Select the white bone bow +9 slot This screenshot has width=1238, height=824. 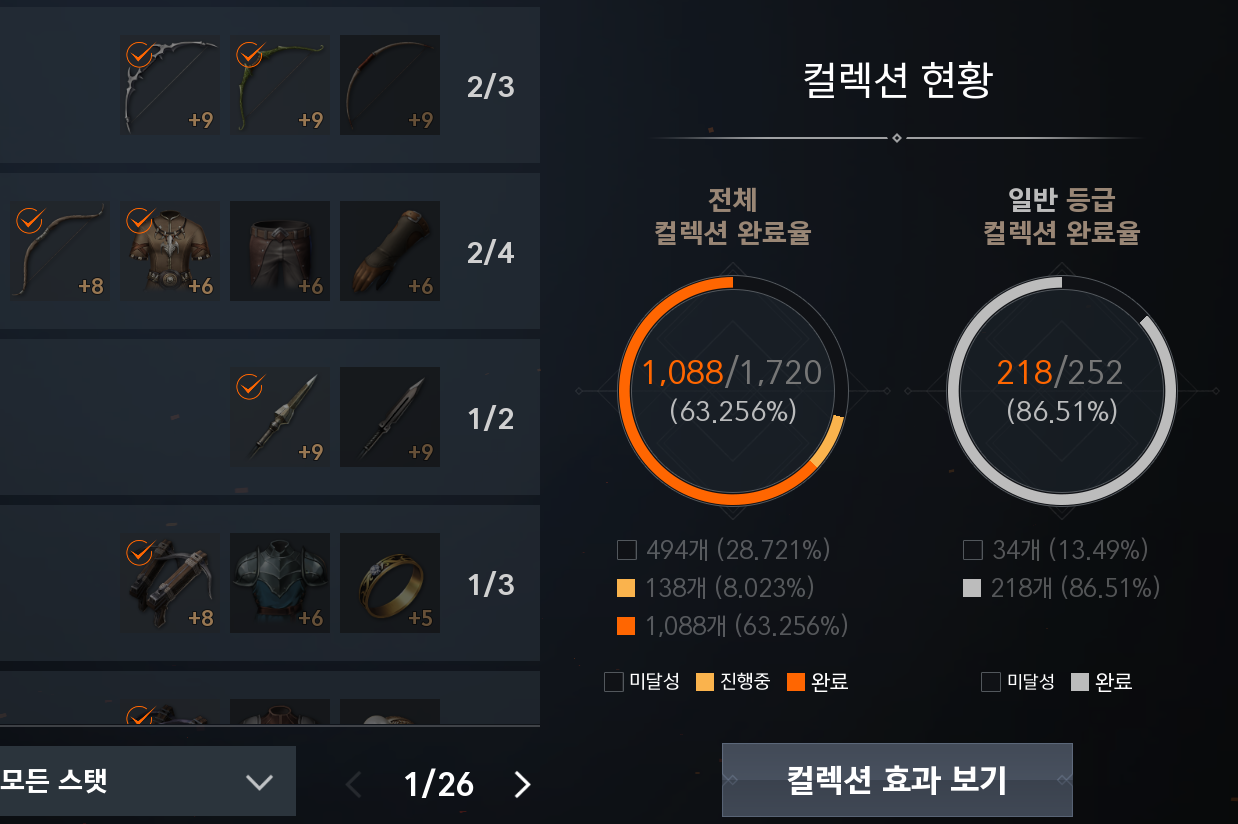click(170, 86)
